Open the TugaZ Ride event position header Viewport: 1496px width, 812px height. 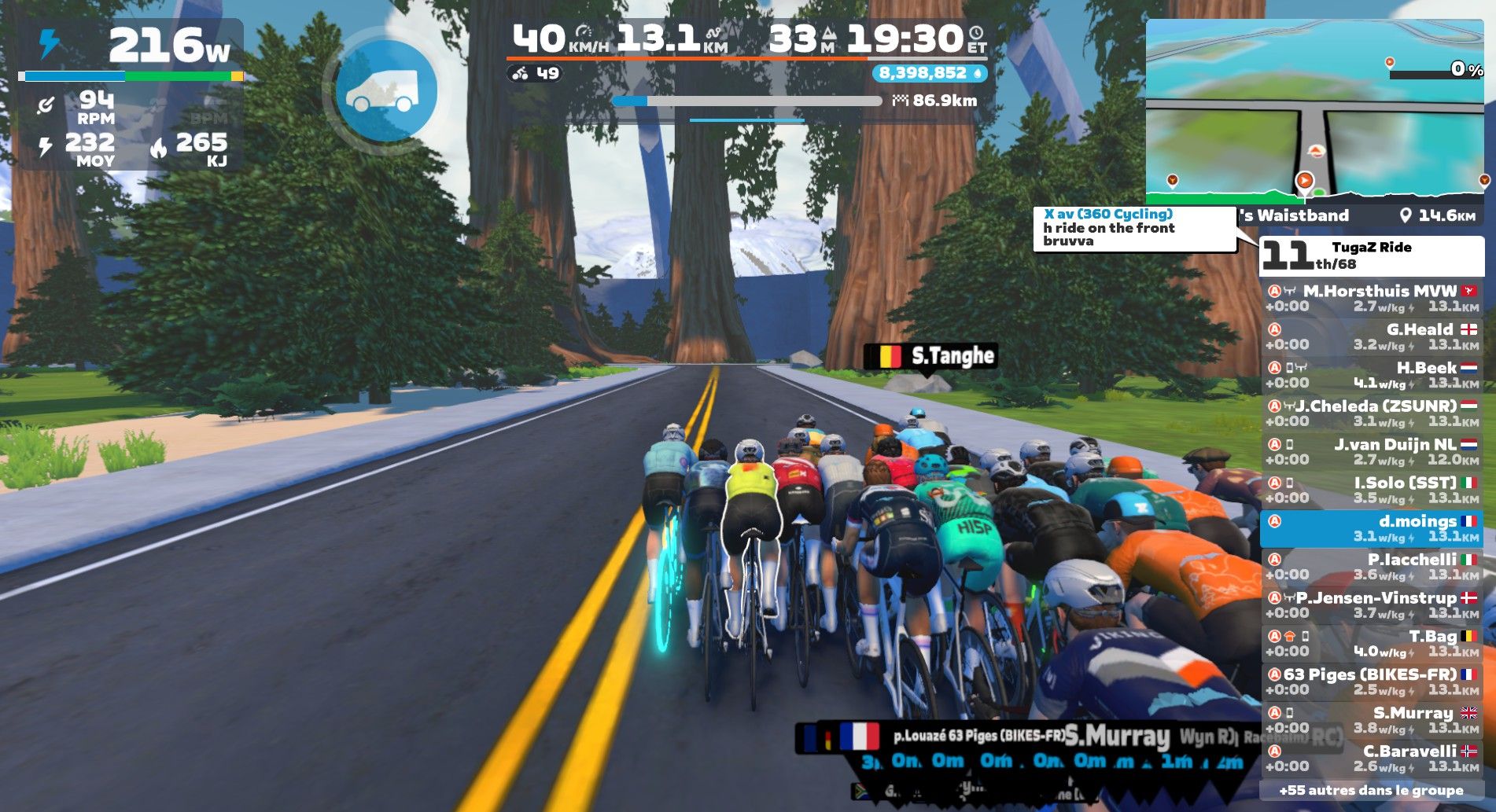[x=1371, y=255]
